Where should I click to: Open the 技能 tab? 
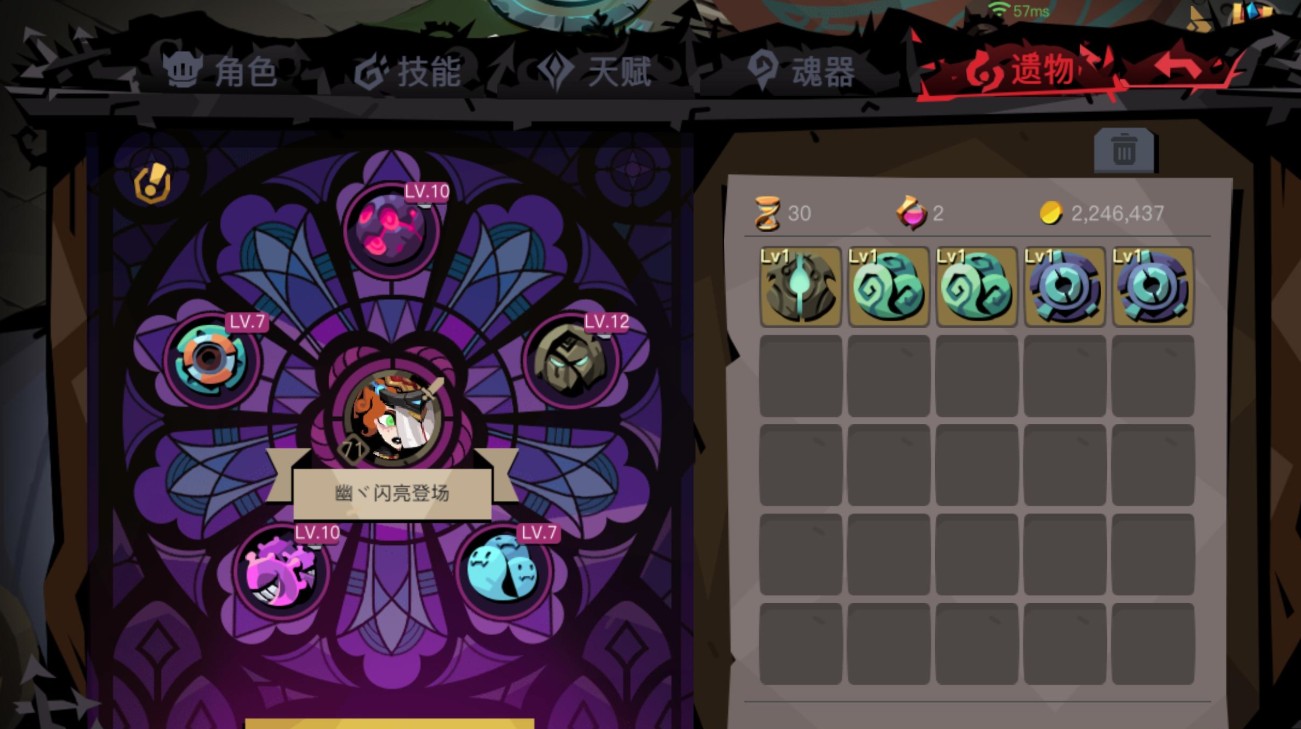click(x=408, y=71)
